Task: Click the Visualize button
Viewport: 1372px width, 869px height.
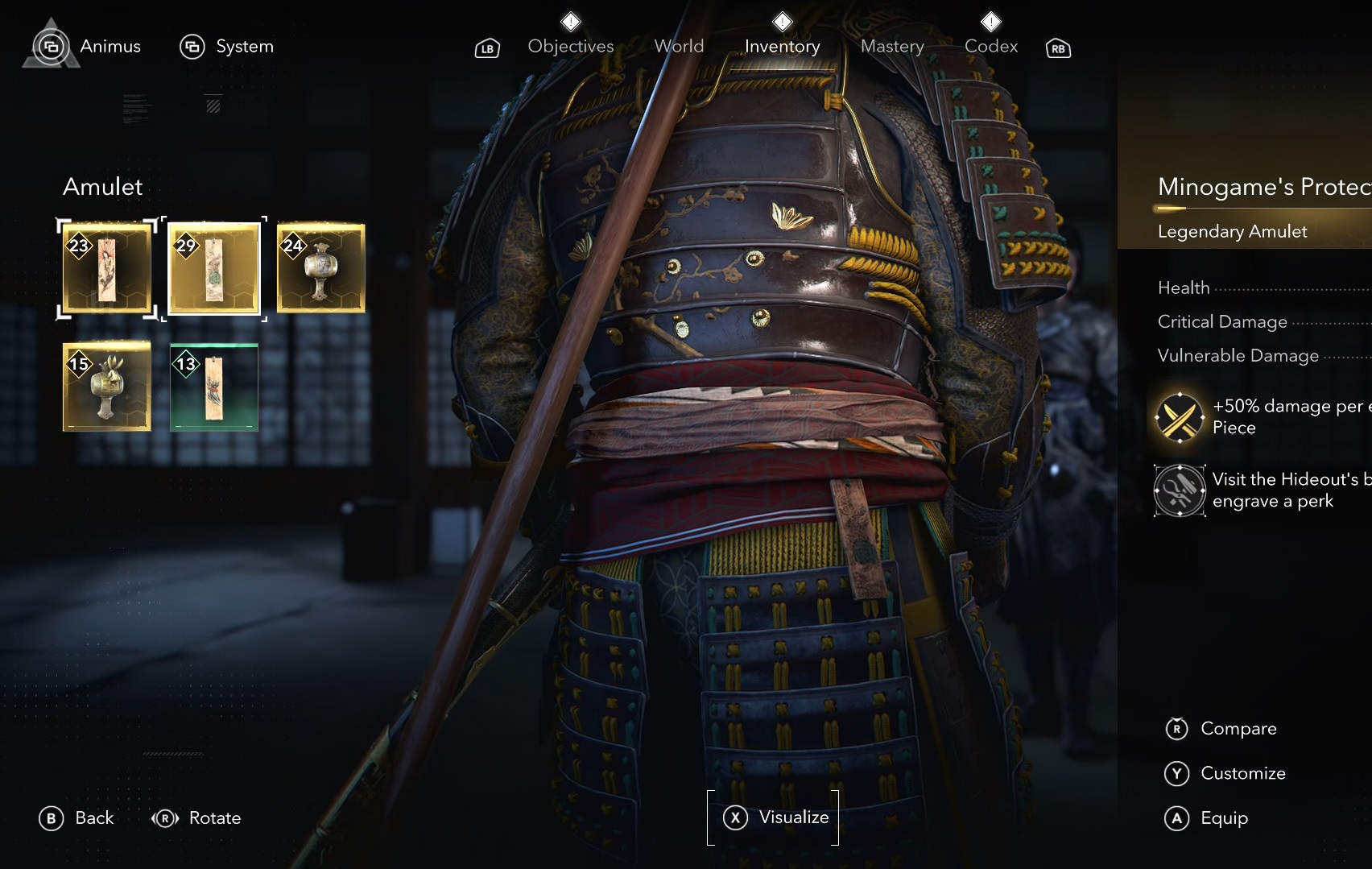Action: [x=774, y=817]
